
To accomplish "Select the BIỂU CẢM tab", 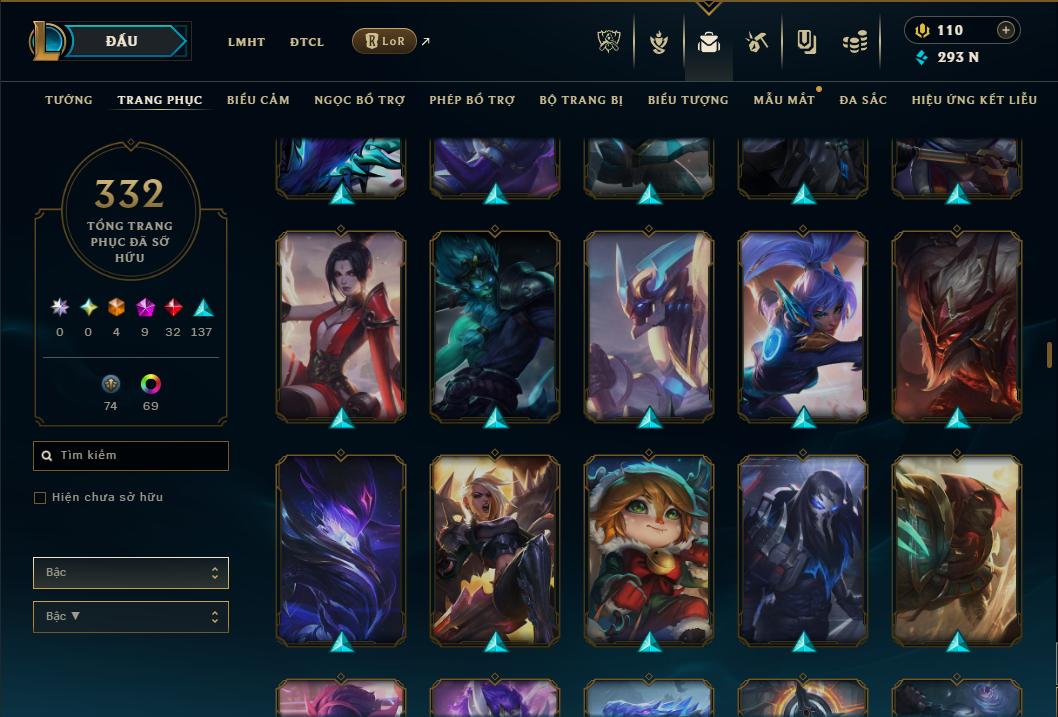I will coord(258,100).
